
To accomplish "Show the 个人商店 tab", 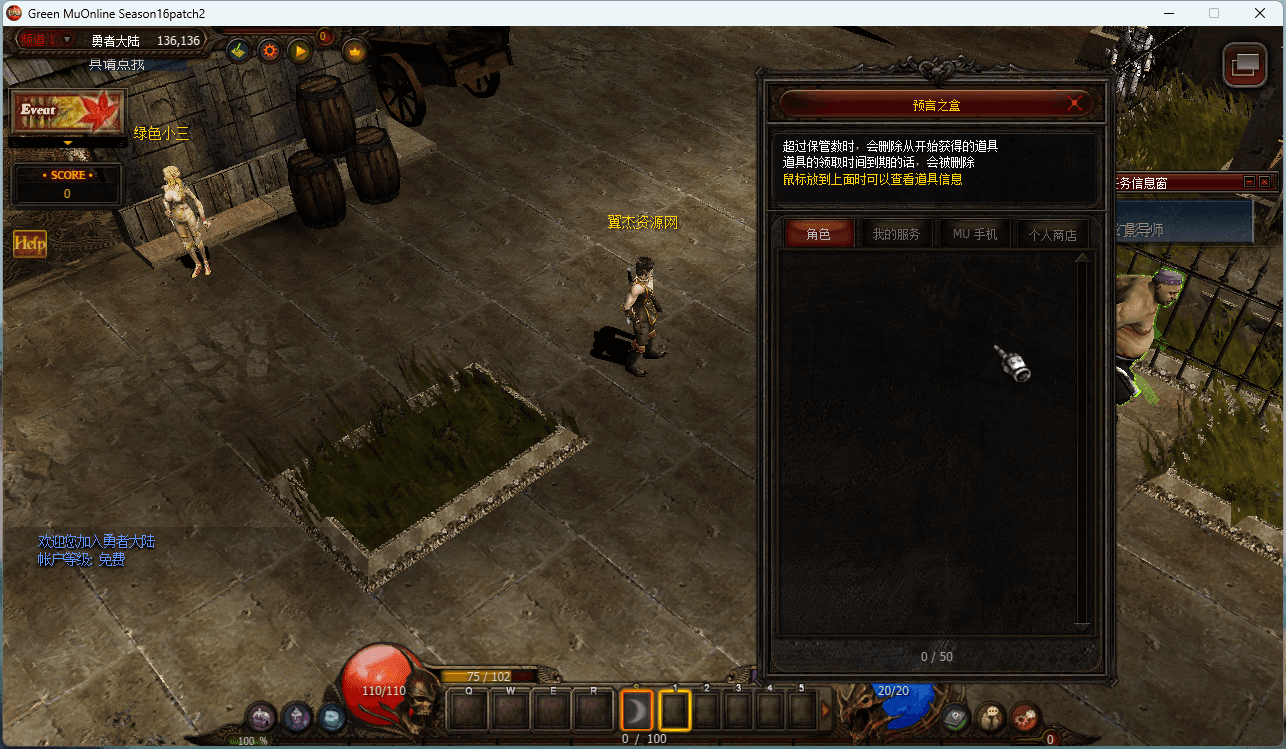I will [x=1052, y=234].
